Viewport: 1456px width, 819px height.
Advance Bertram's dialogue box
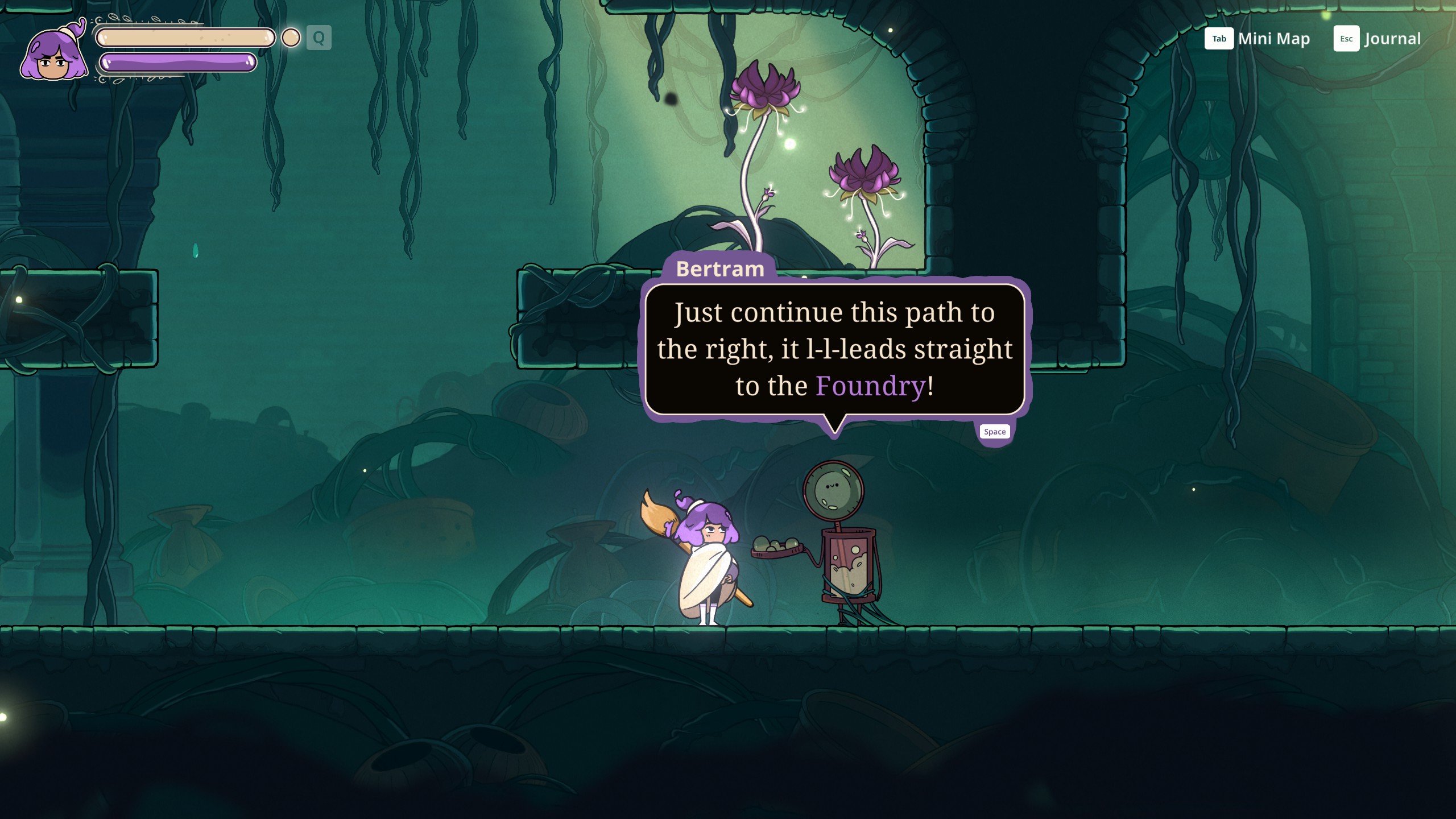[994, 432]
